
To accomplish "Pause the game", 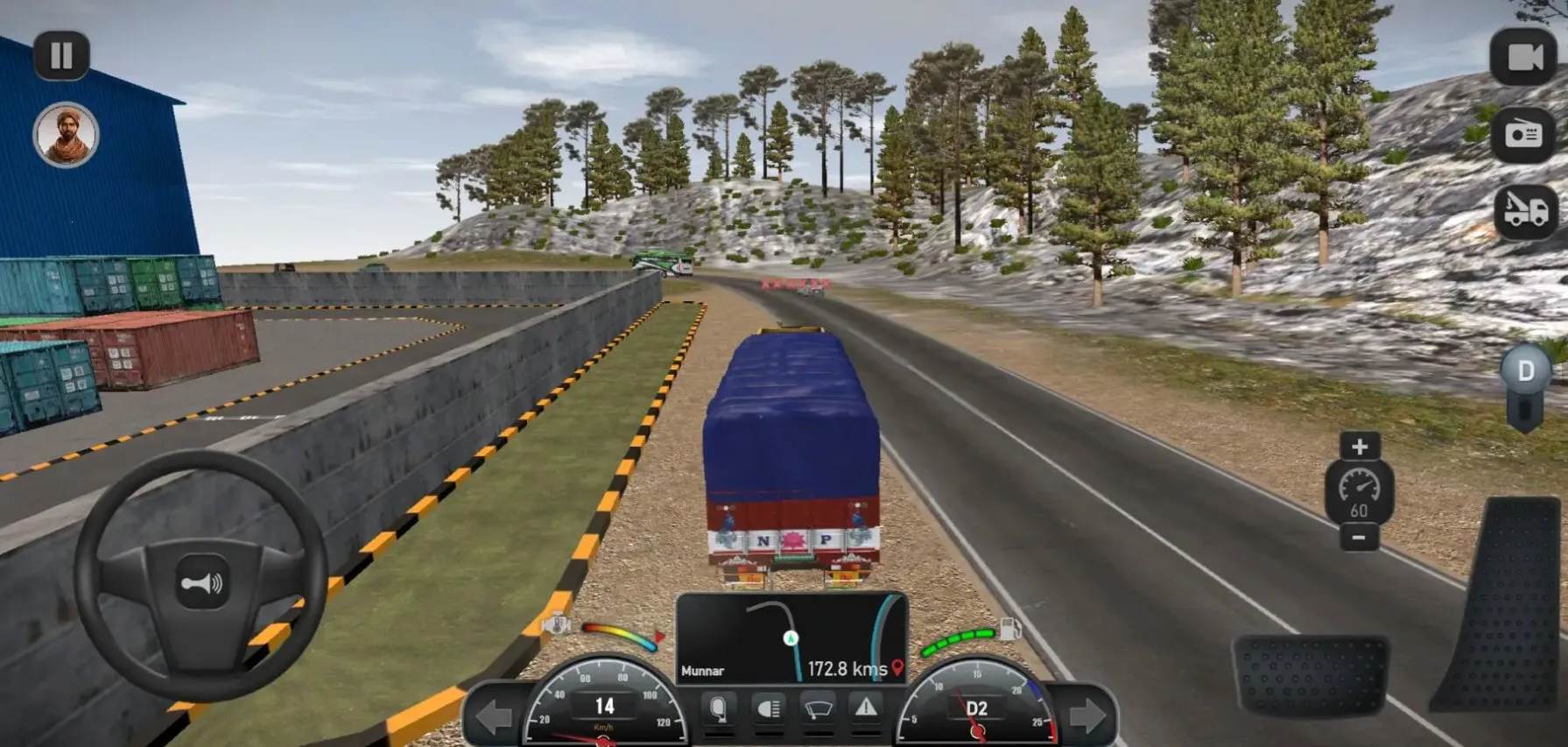I will point(61,56).
